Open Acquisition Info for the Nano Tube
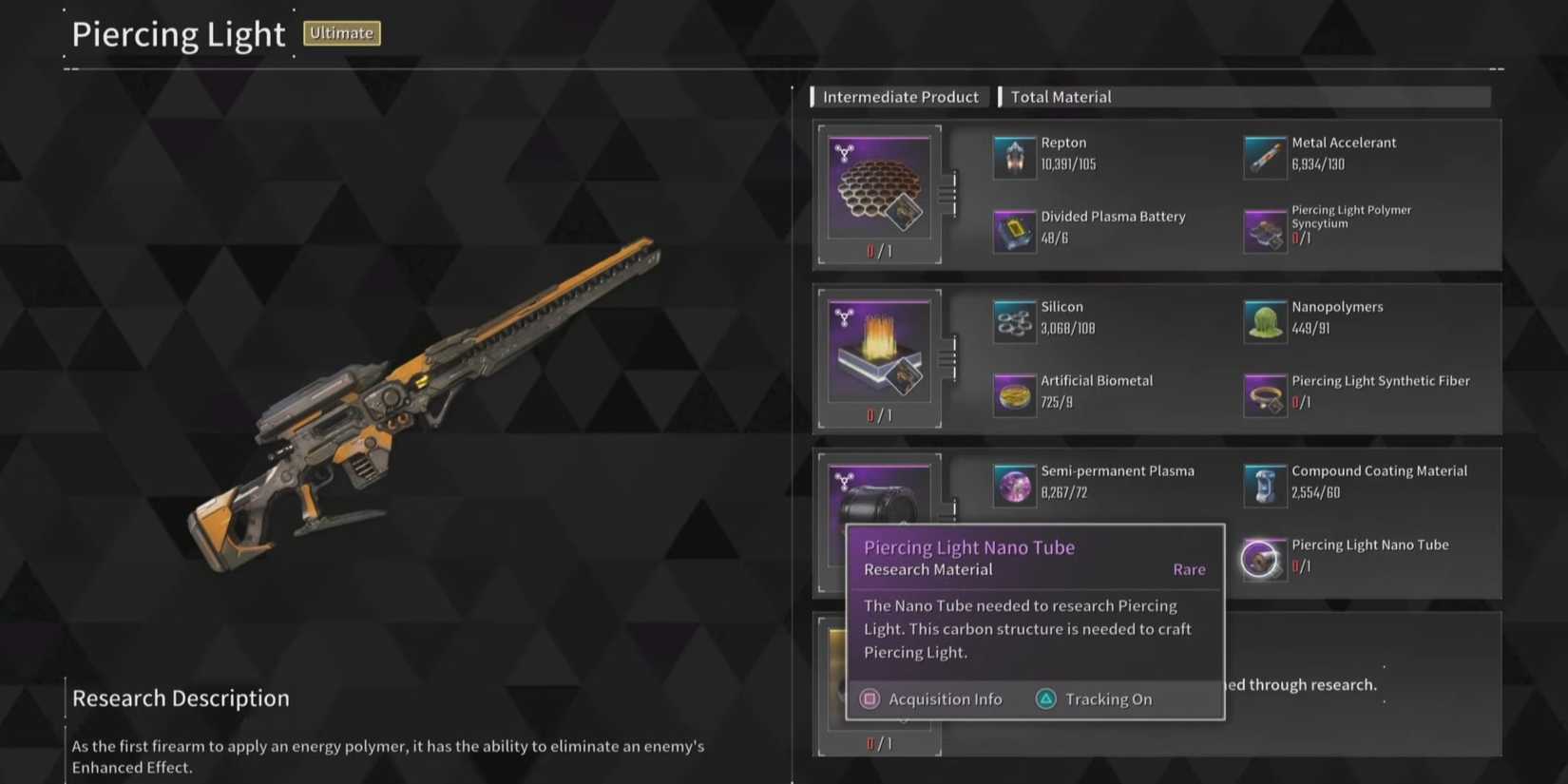 (932, 698)
